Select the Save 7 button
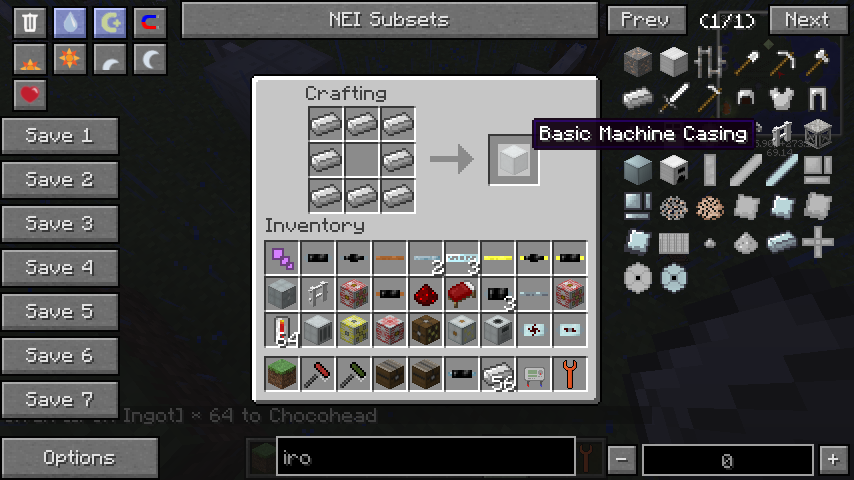Screen dimensions: 854x480 pyautogui.click(x=59, y=400)
